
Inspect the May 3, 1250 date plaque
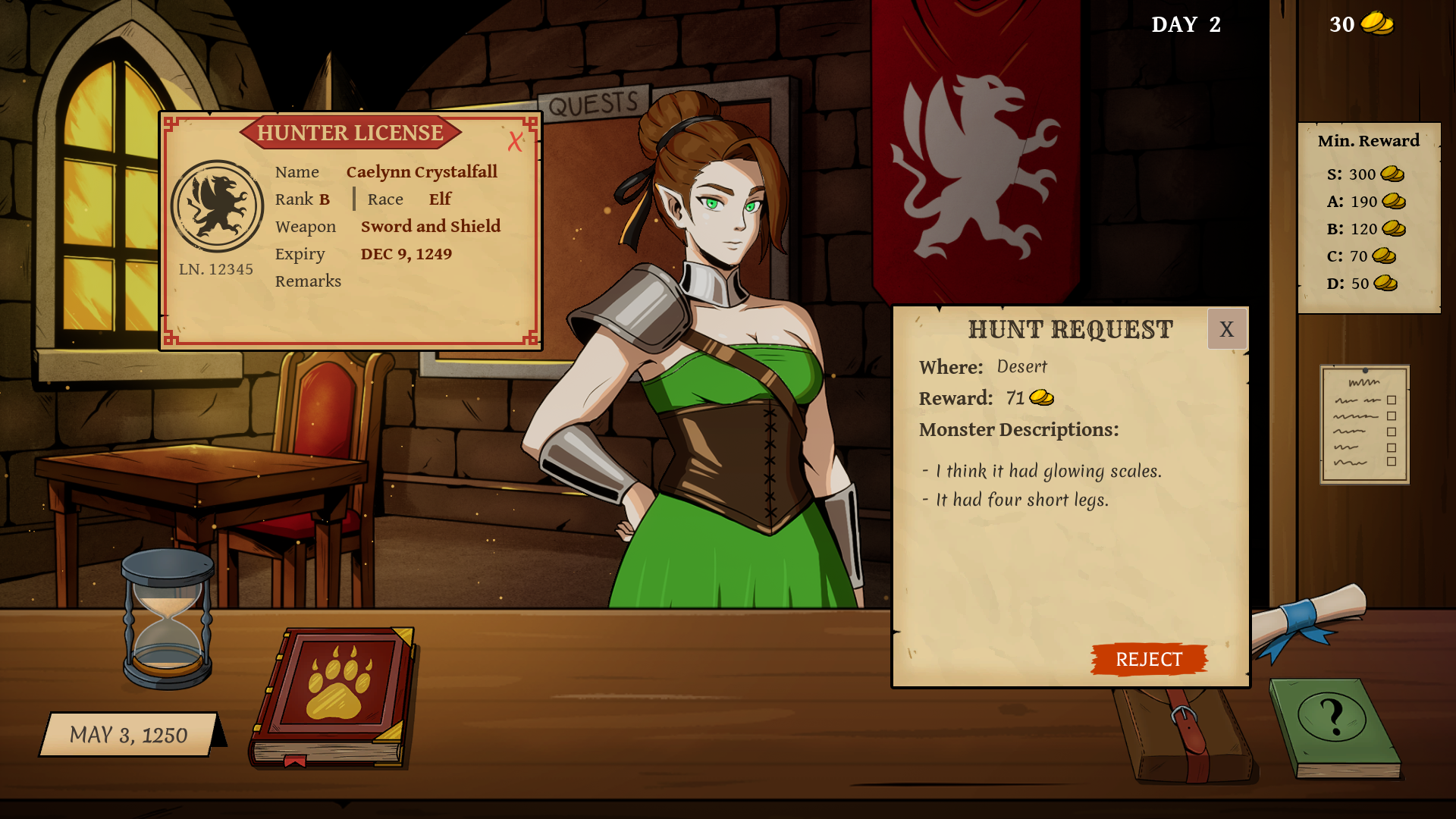(129, 734)
